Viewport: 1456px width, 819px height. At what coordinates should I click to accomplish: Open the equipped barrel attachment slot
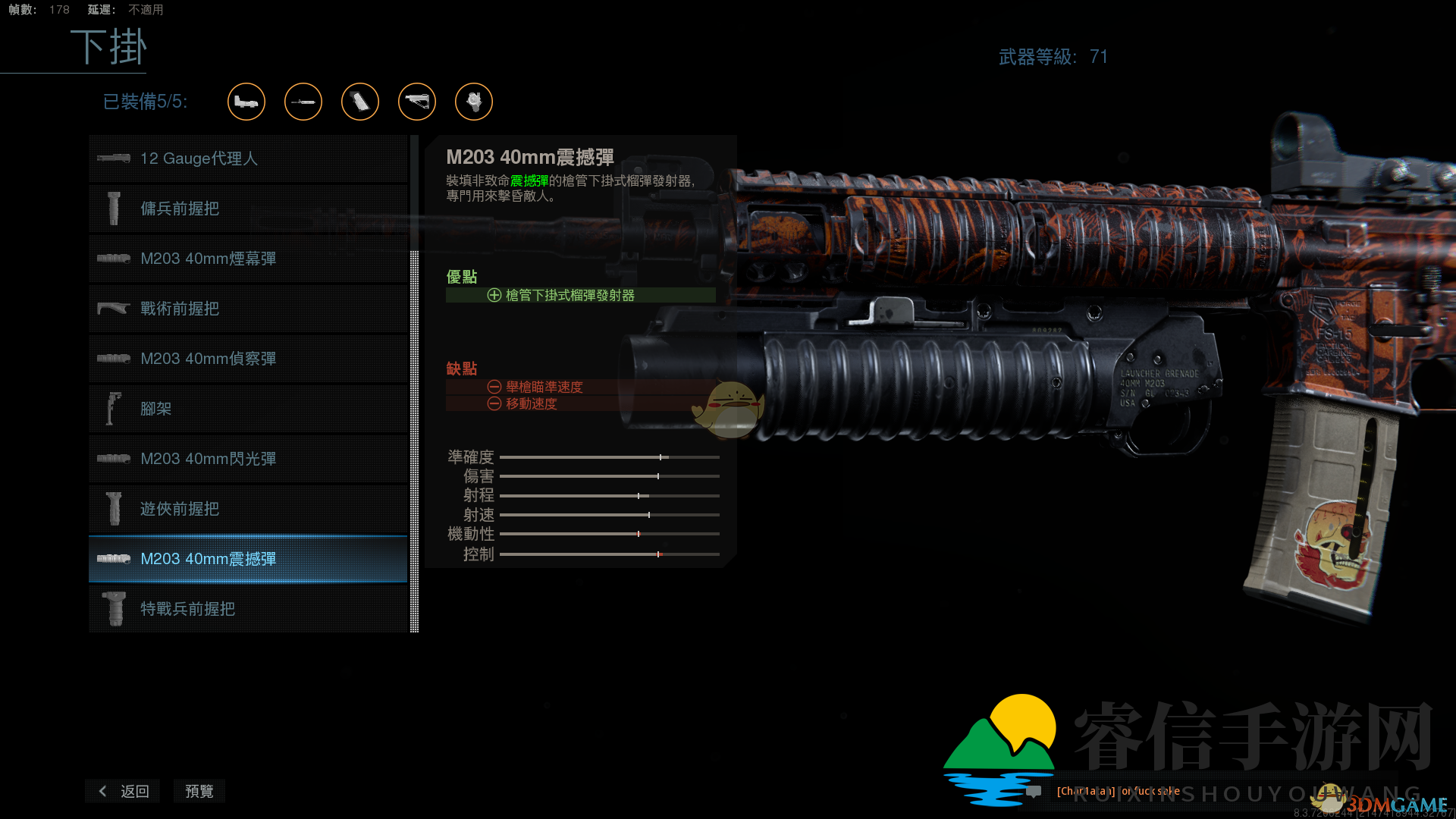click(x=303, y=102)
